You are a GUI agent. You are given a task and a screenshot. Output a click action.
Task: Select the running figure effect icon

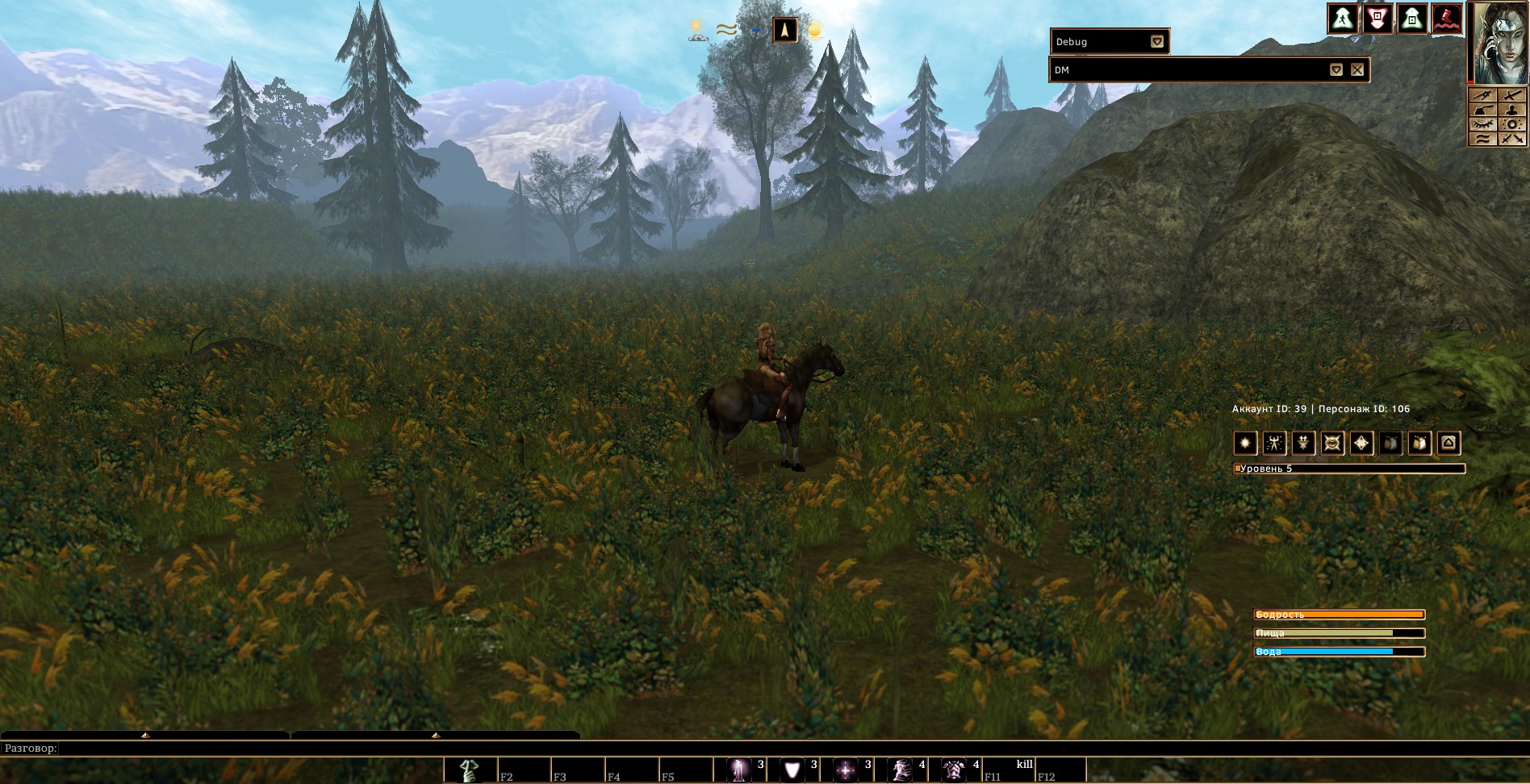click(1341, 19)
